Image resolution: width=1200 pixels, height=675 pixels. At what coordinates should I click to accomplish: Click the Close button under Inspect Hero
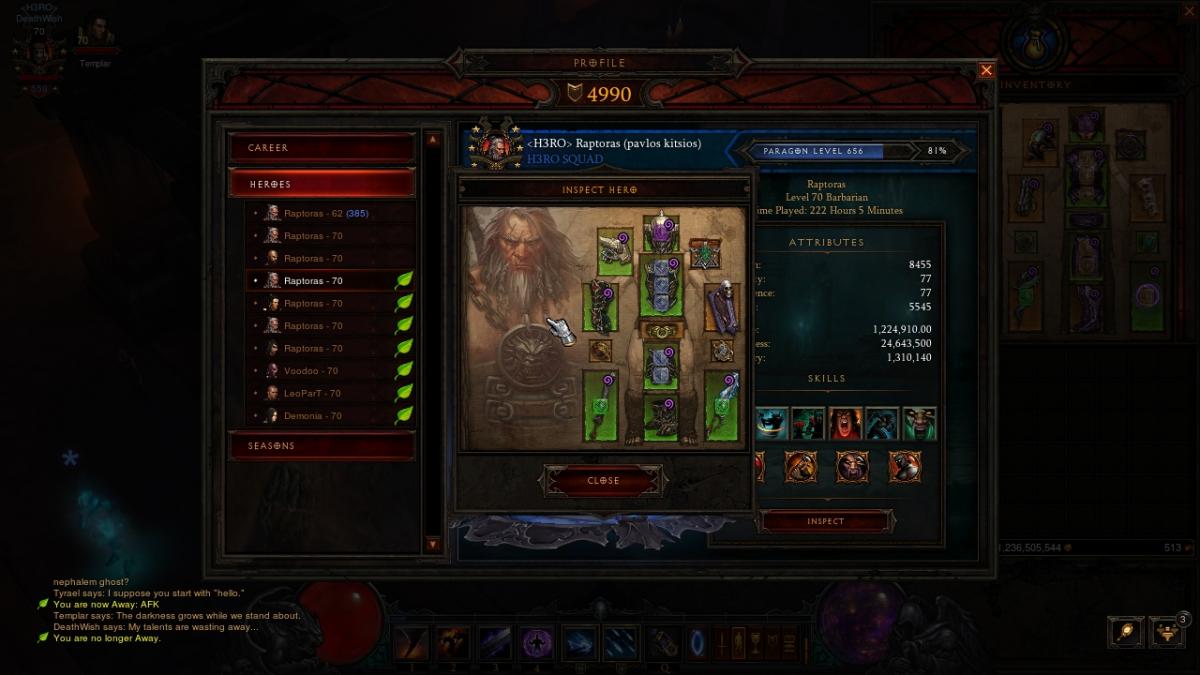tap(603, 481)
